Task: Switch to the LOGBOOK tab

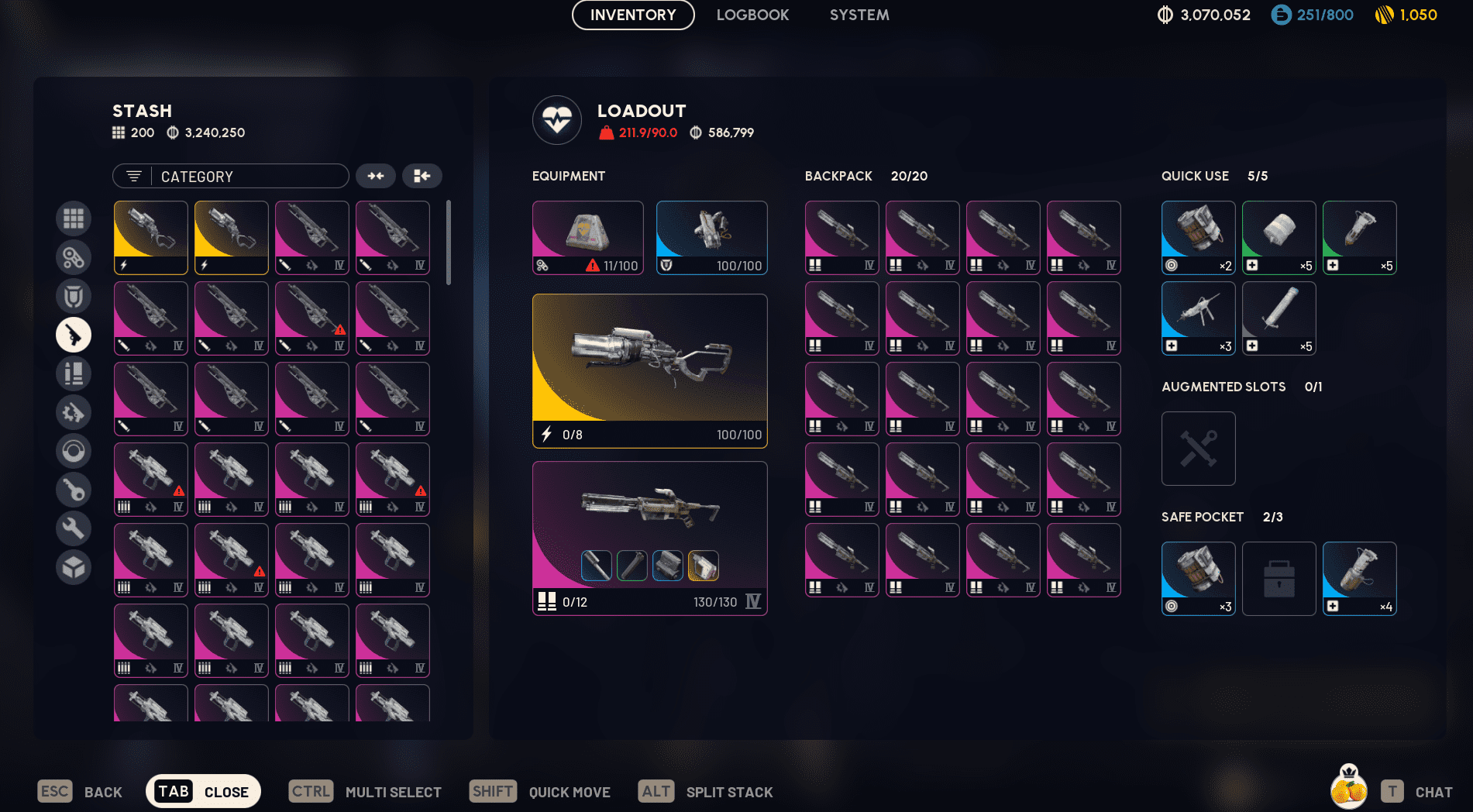Action: coord(752,15)
